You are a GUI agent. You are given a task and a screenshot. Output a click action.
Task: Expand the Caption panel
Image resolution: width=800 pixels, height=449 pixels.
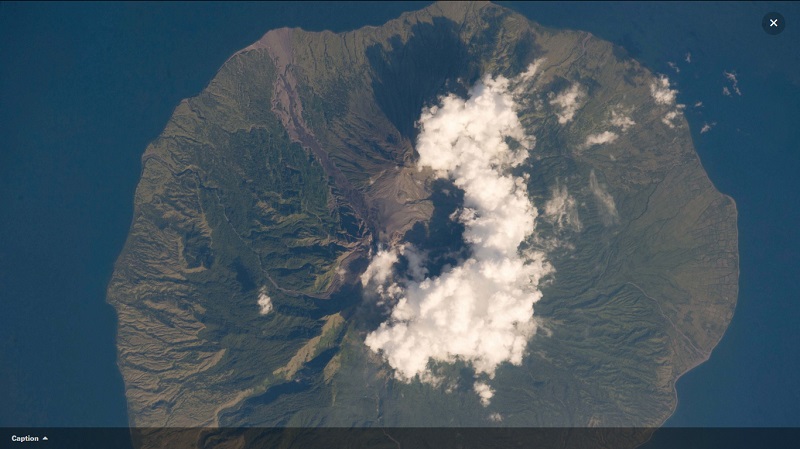[x=30, y=438]
